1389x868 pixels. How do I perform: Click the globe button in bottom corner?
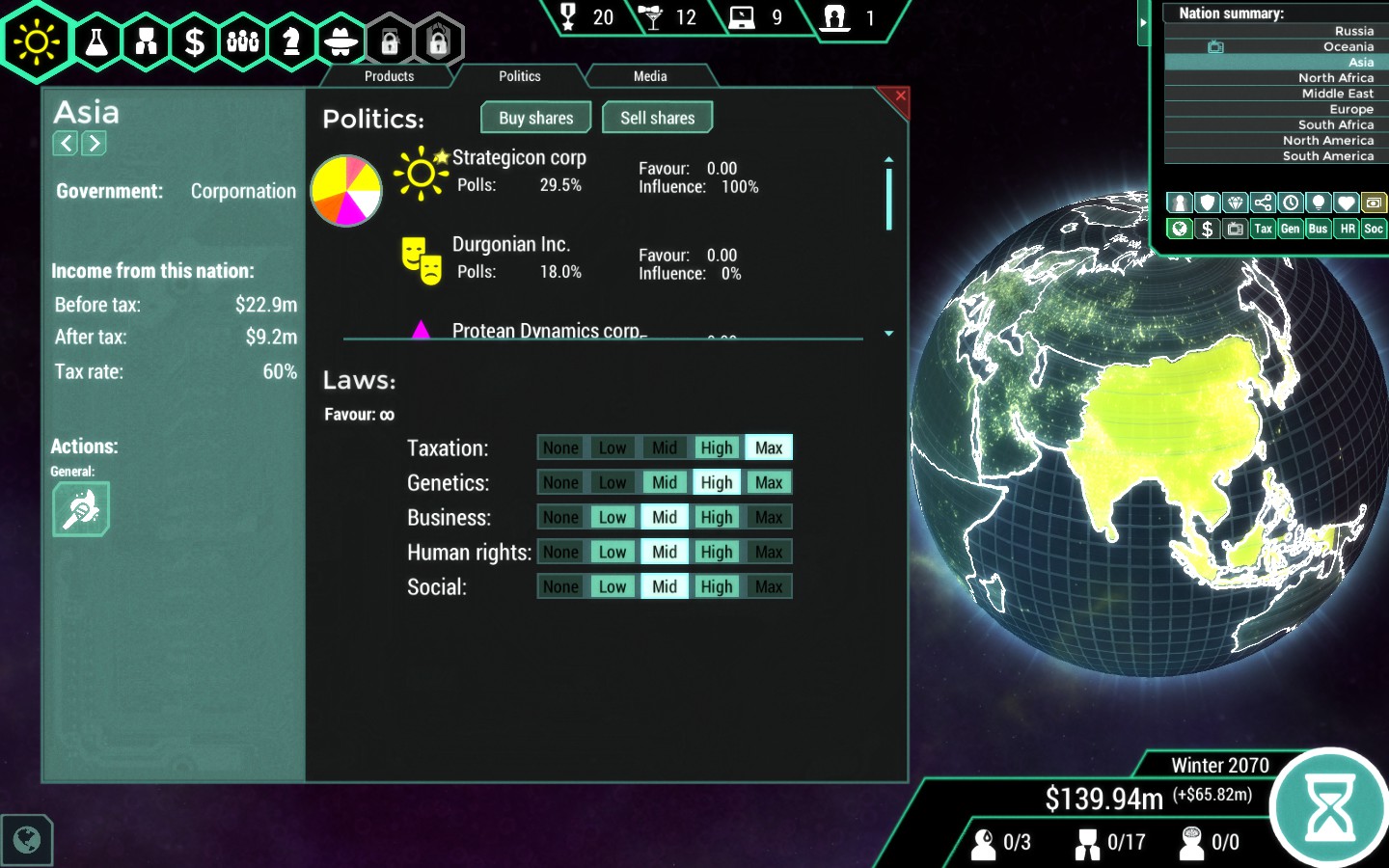[27, 840]
